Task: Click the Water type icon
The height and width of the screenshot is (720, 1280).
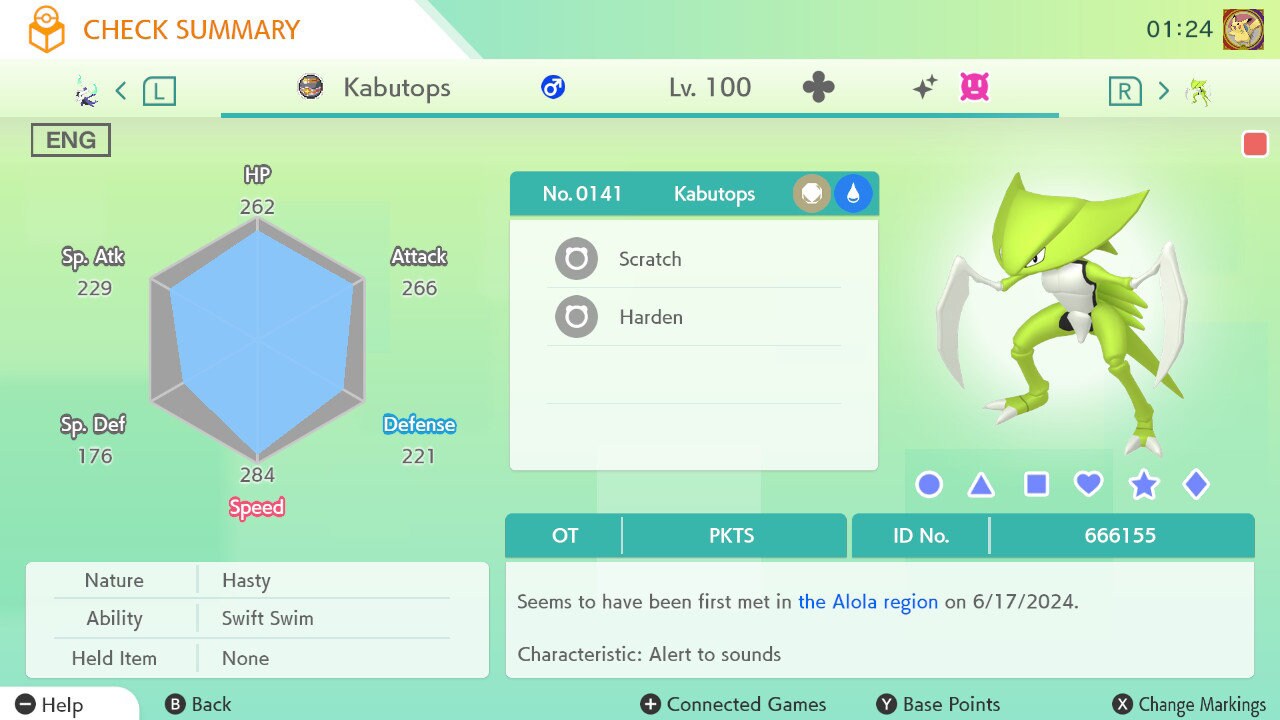Action: click(x=853, y=194)
